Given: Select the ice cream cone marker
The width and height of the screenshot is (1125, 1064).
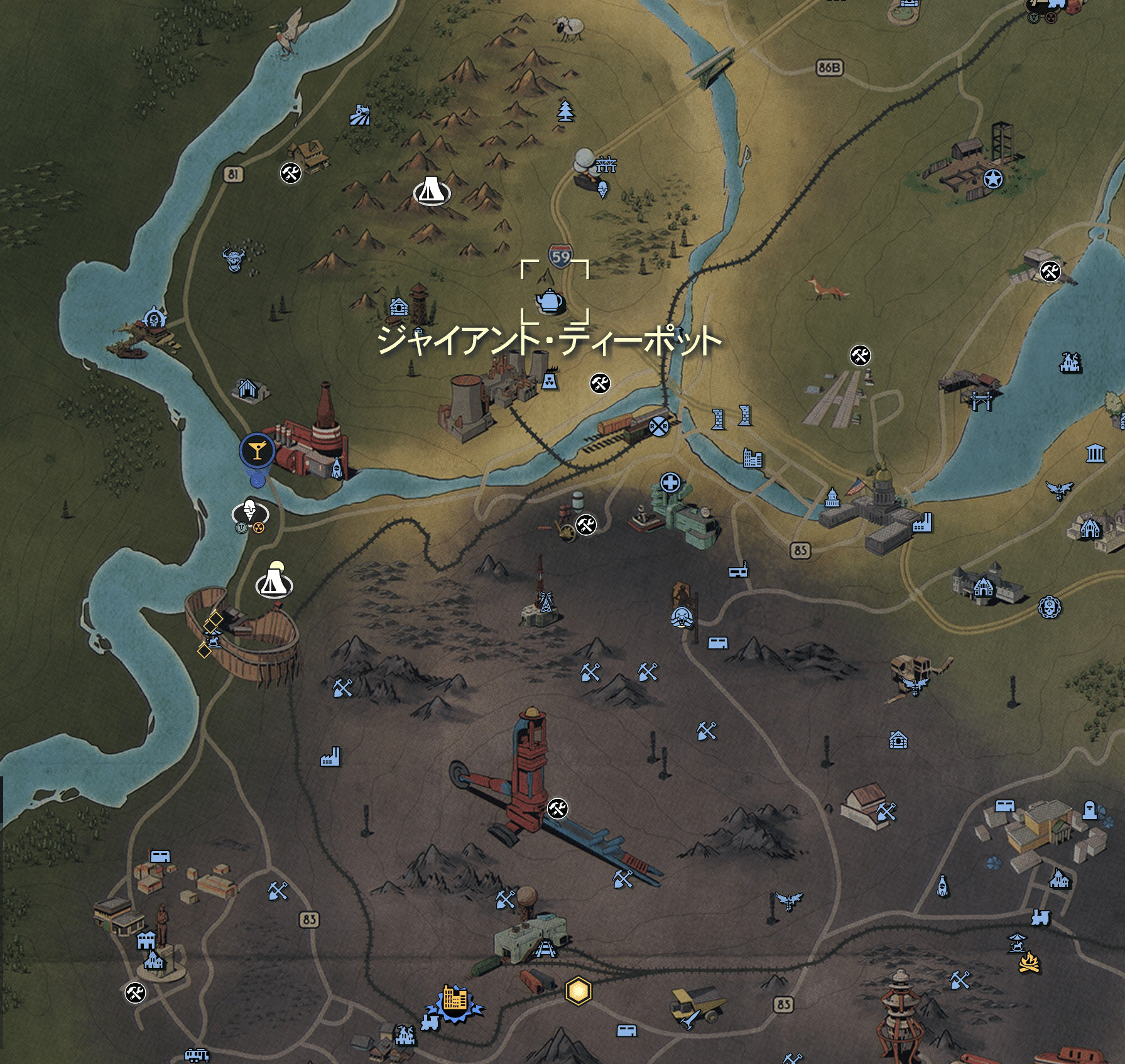Looking at the screenshot, I should point(603,189).
